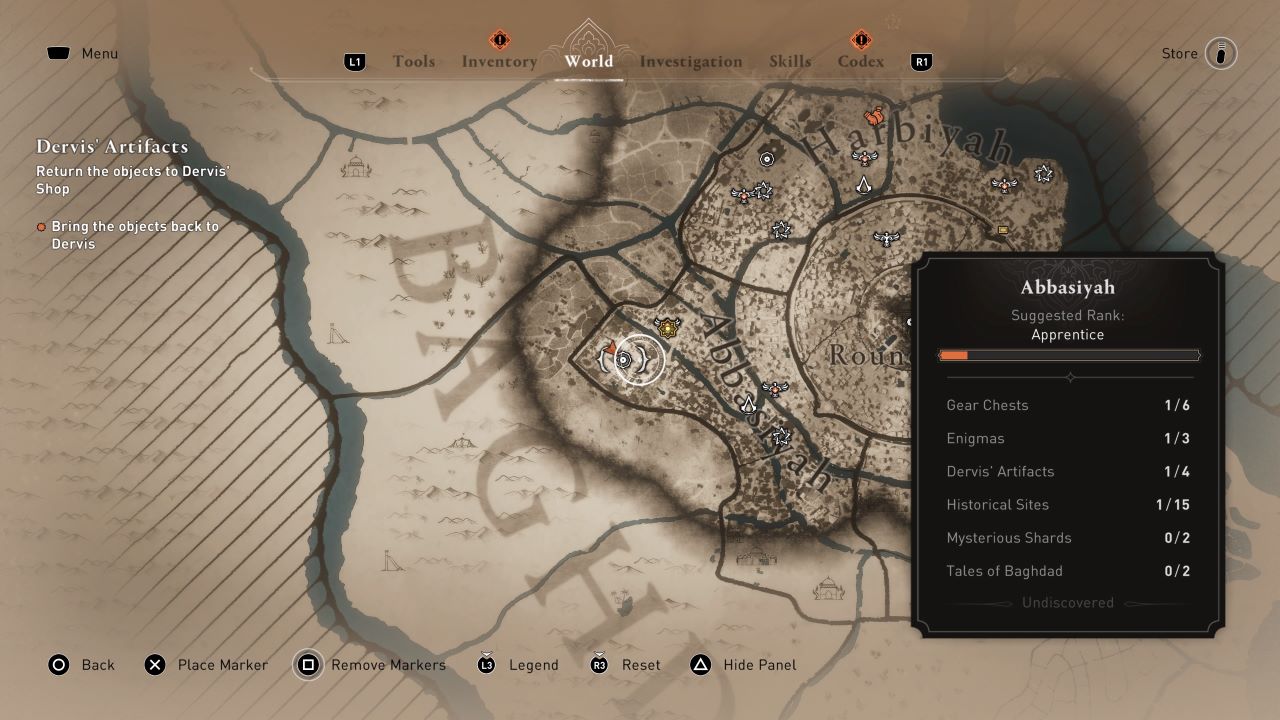Click the circular objective icon in northwest Harbiyah
This screenshot has width=1280, height=720.
[766, 158]
